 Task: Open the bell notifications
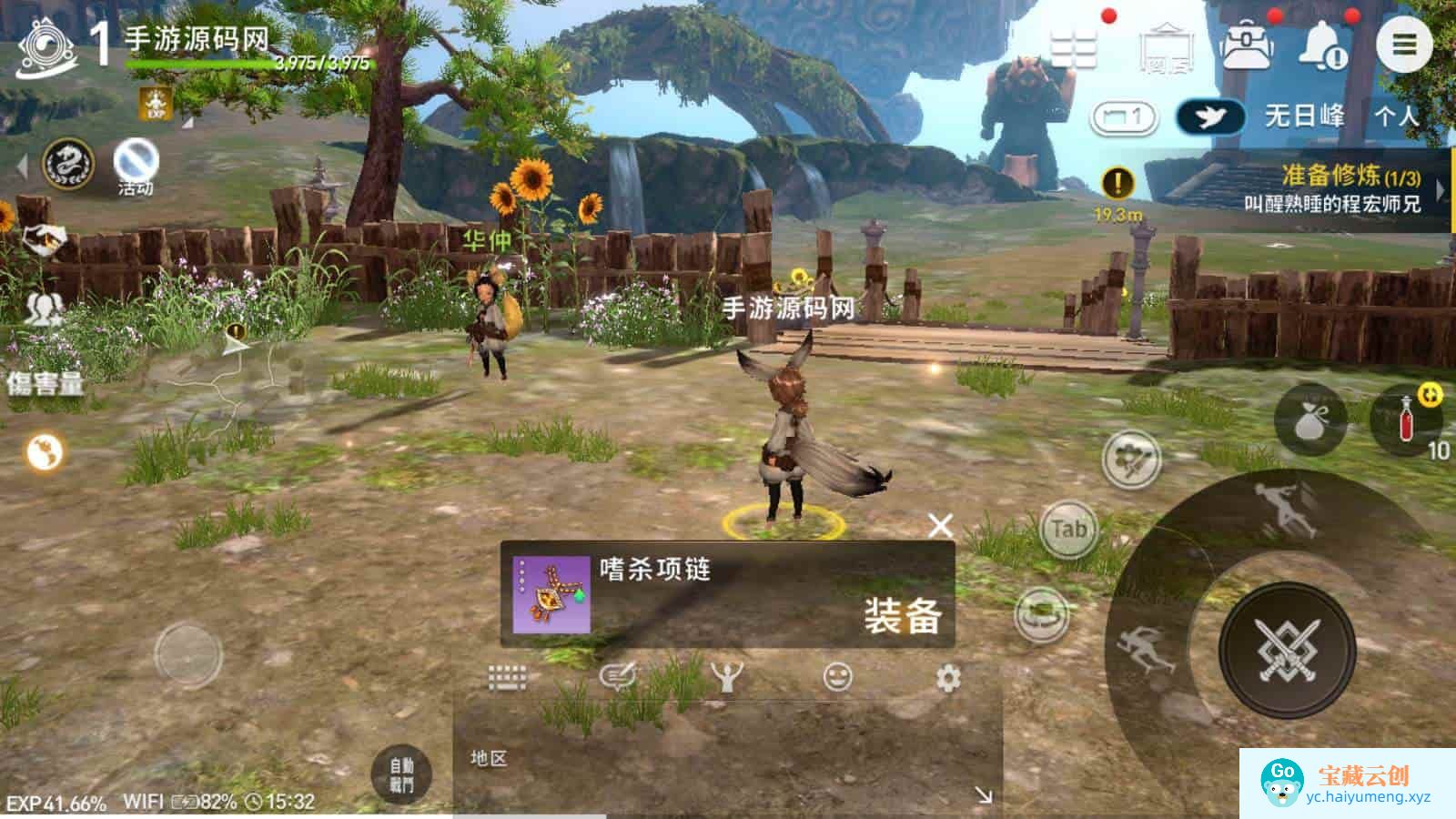[x=1324, y=45]
